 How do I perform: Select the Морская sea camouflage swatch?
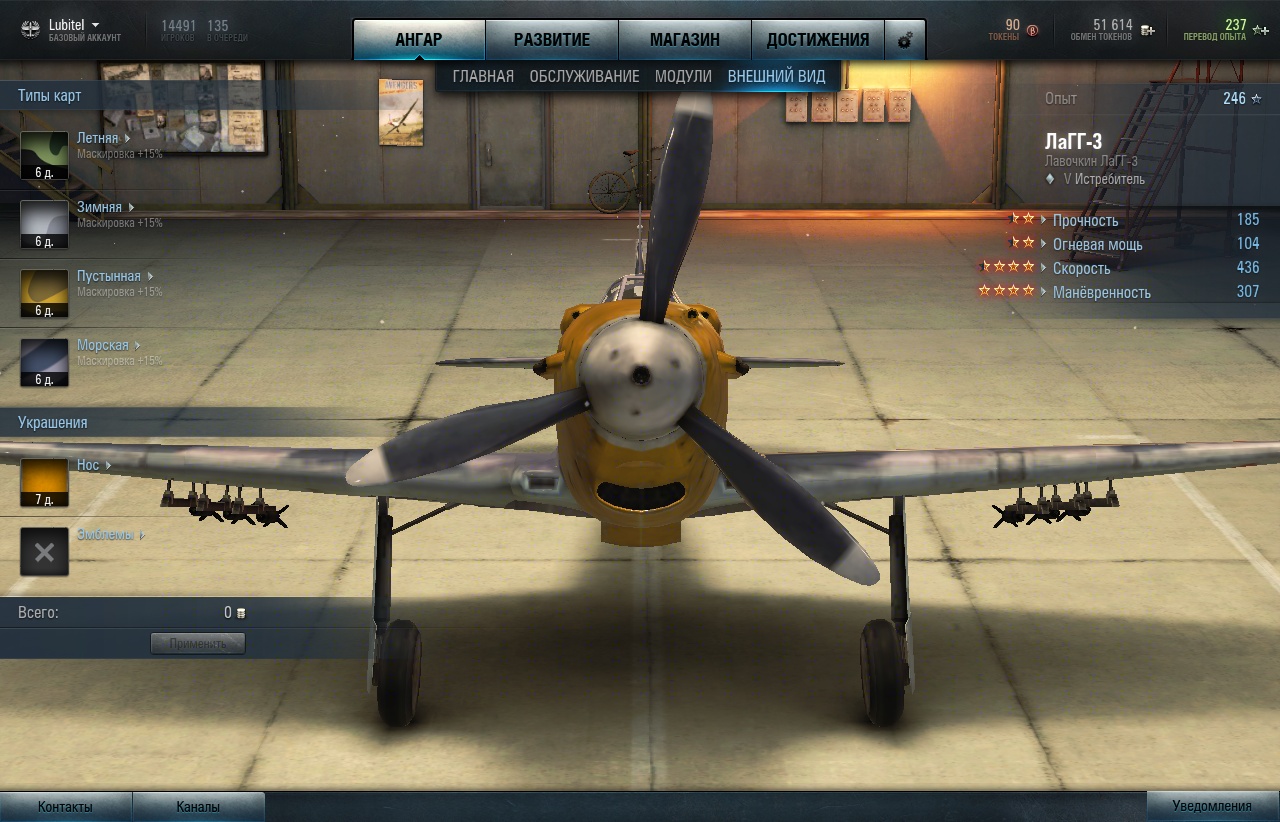pos(45,362)
